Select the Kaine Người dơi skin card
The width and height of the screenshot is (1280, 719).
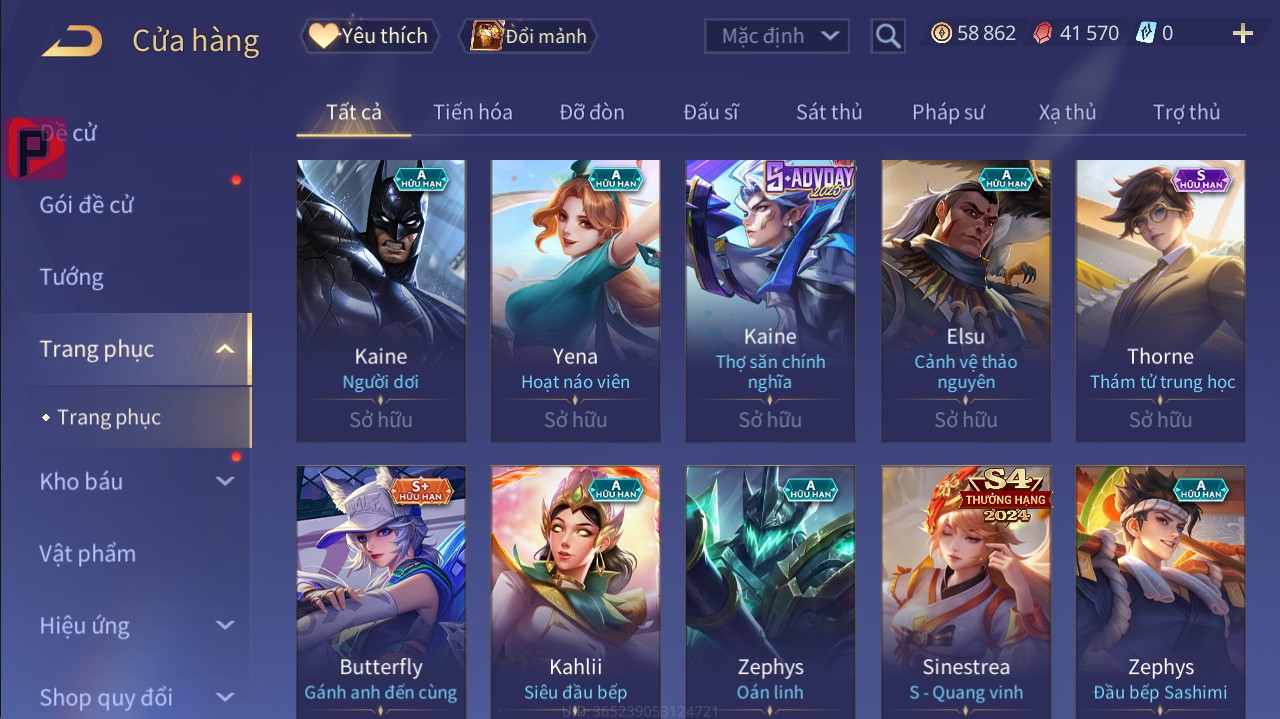click(x=381, y=300)
